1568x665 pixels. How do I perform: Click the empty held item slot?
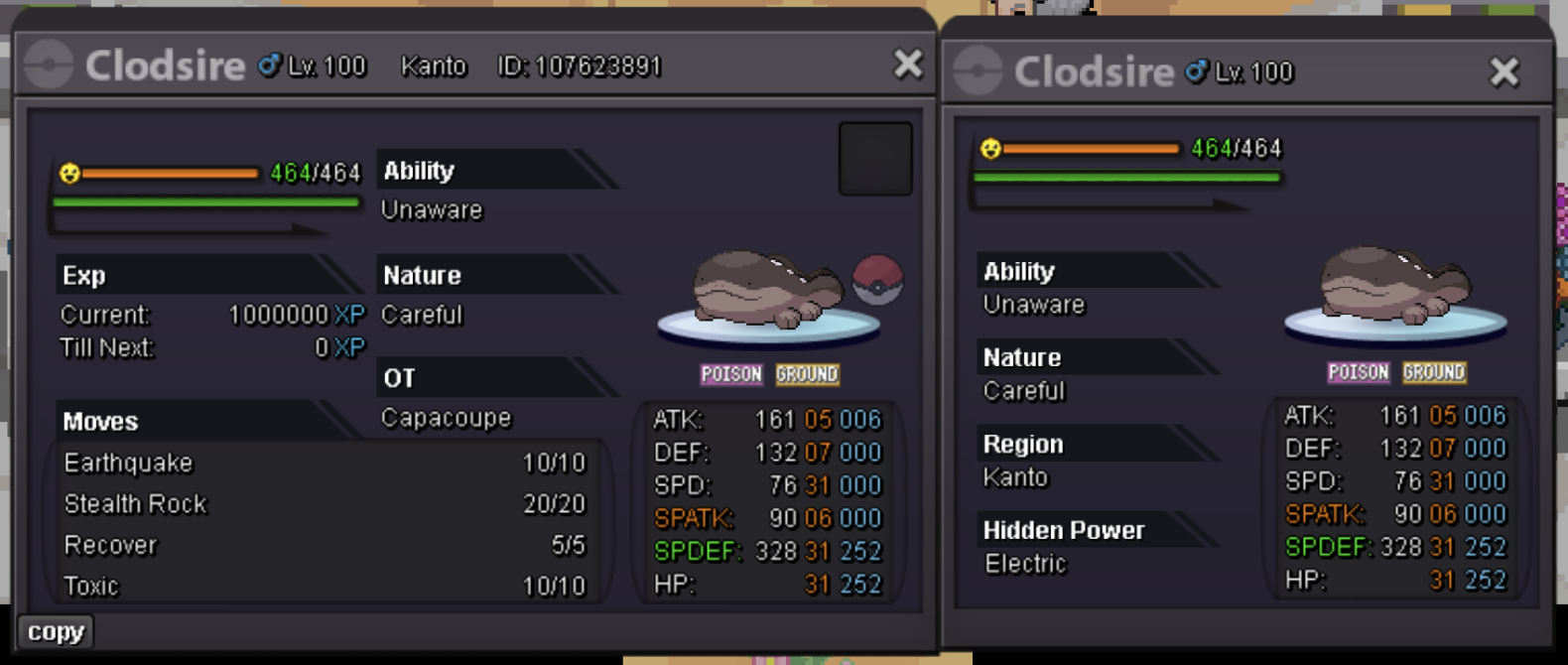click(x=874, y=159)
